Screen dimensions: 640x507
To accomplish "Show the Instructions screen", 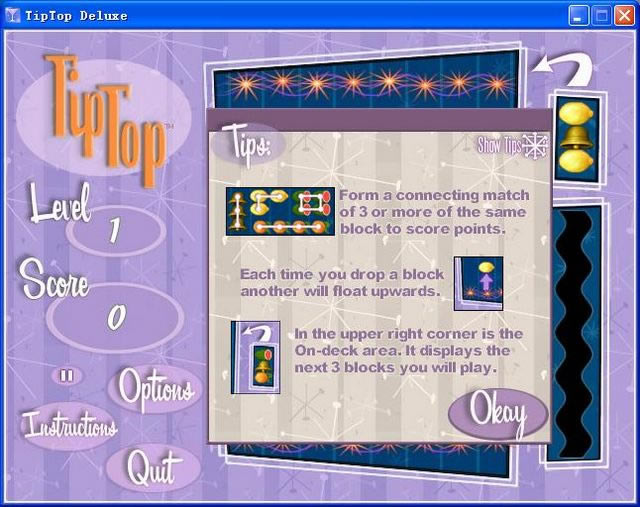I will (69, 426).
